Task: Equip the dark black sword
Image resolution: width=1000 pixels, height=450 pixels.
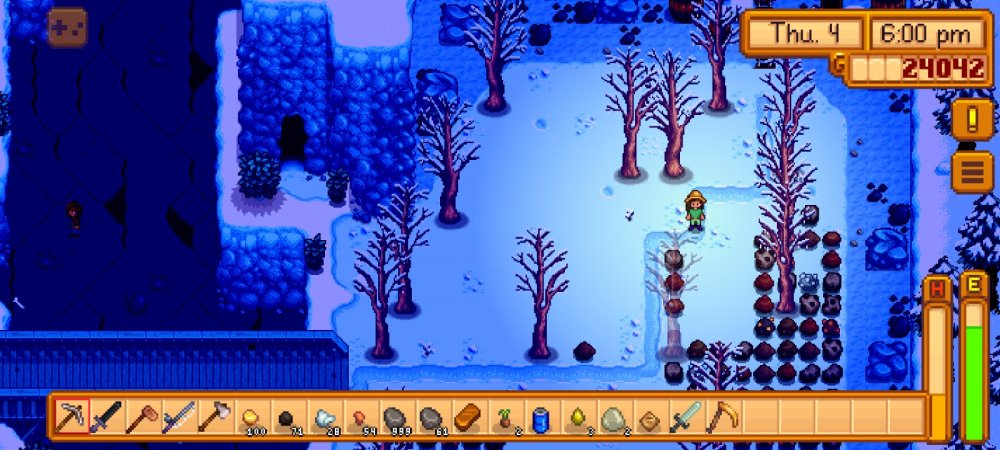Action: (x=106, y=416)
